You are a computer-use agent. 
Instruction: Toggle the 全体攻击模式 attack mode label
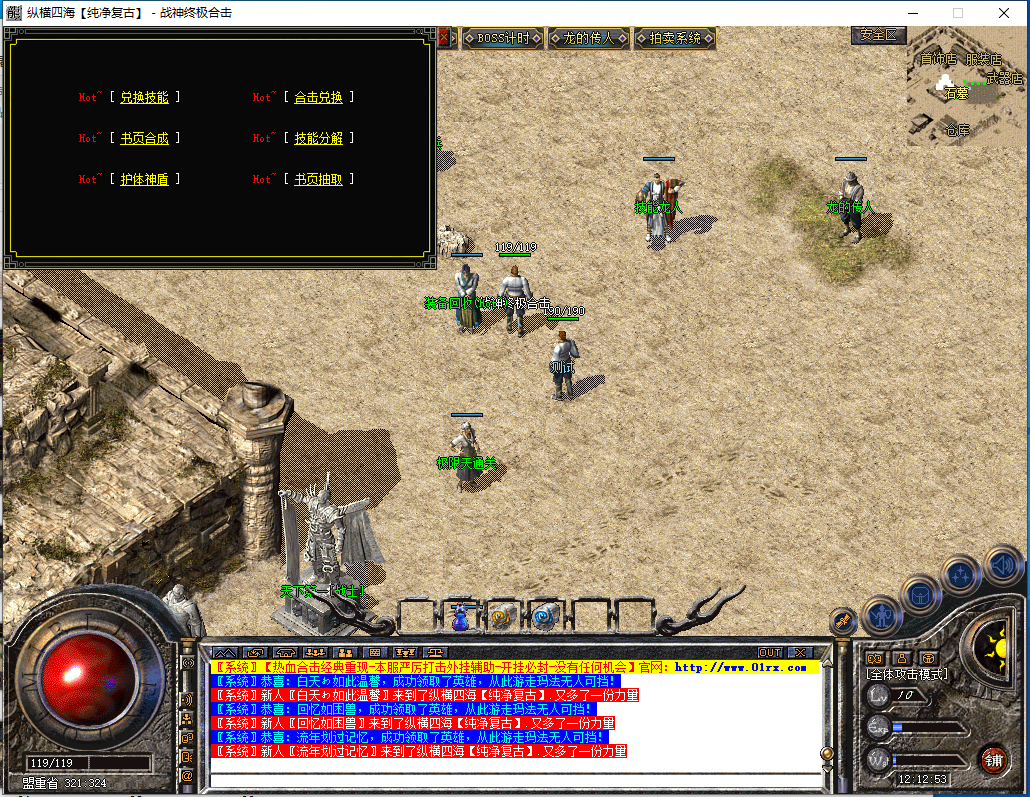click(906, 674)
